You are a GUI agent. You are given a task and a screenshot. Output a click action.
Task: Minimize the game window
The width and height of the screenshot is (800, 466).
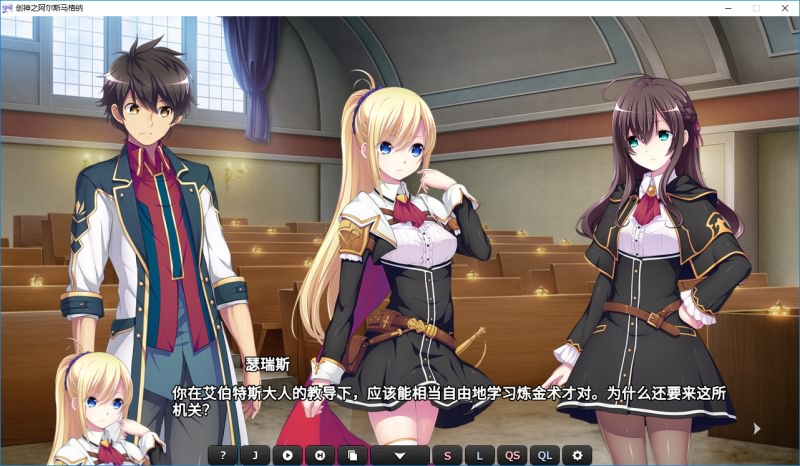729,8
